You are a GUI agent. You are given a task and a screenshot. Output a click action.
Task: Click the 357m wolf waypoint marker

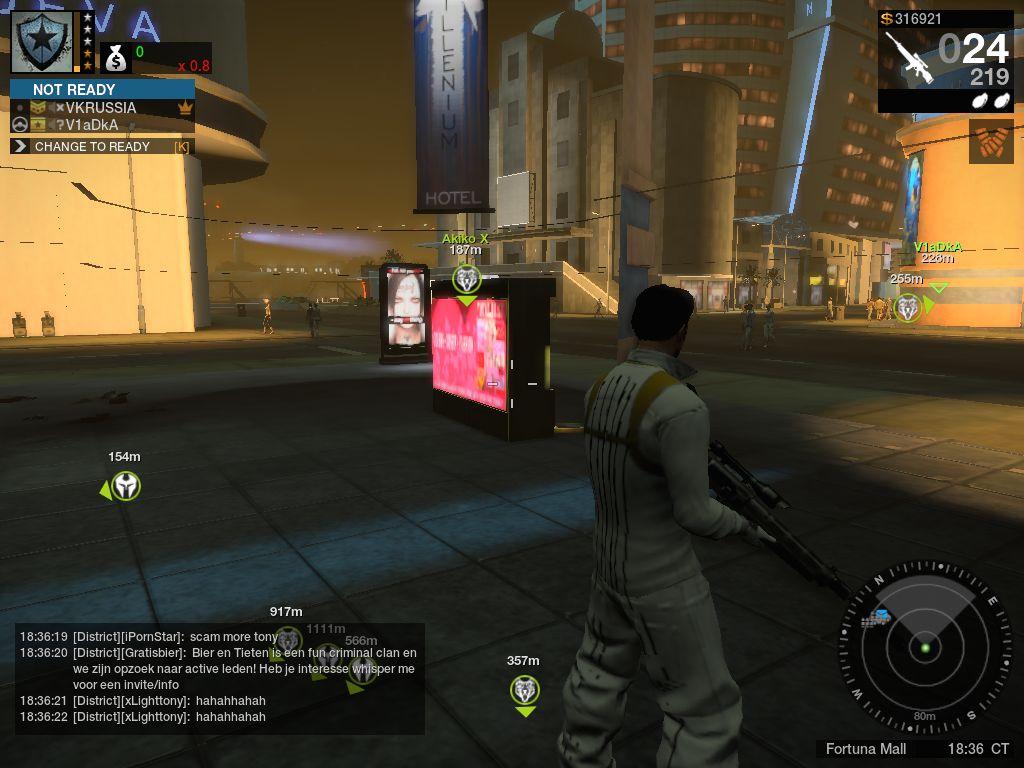coord(525,689)
